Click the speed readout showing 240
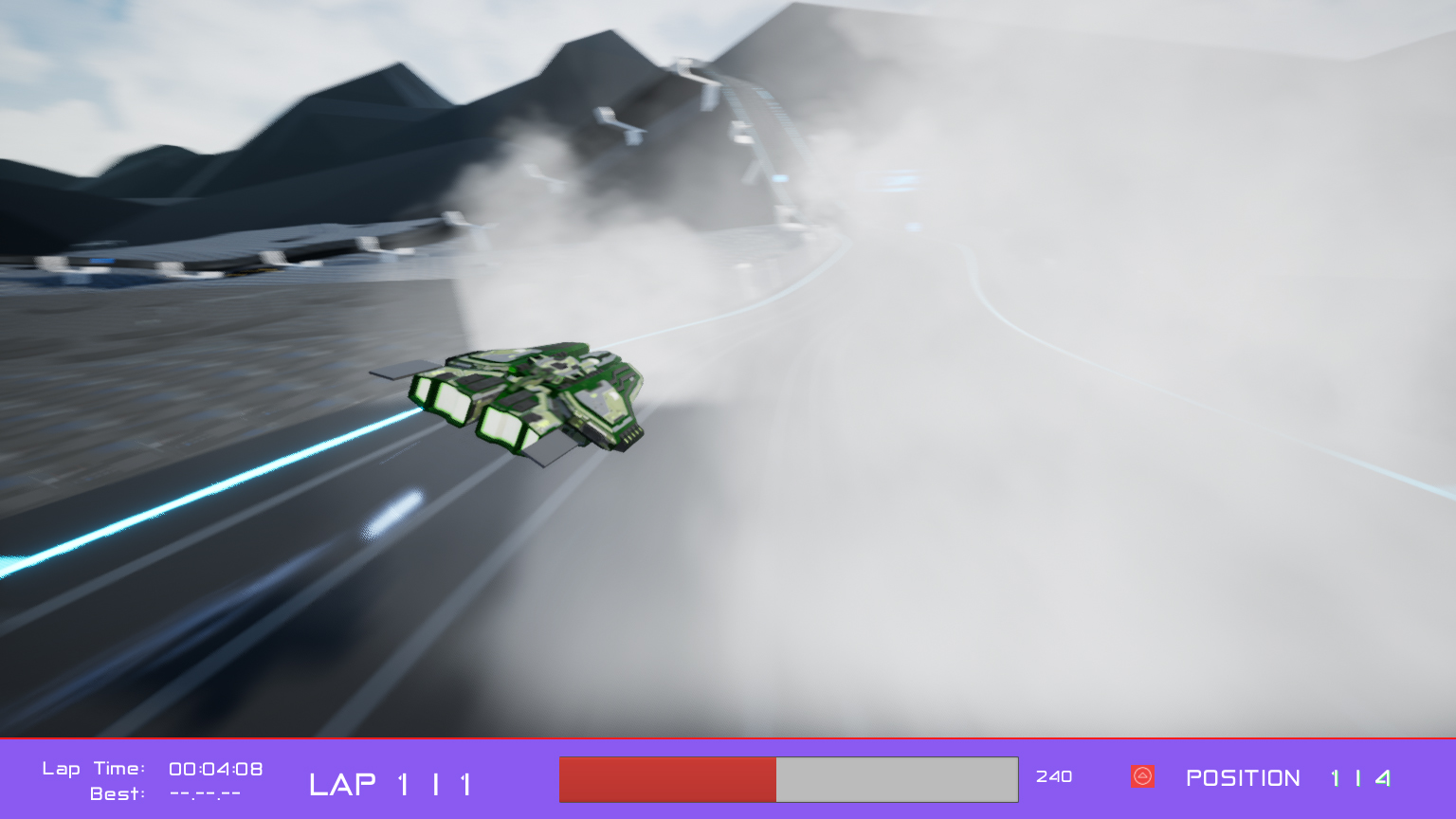The height and width of the screenshot is (819, 1456). tap(1055, 777)
